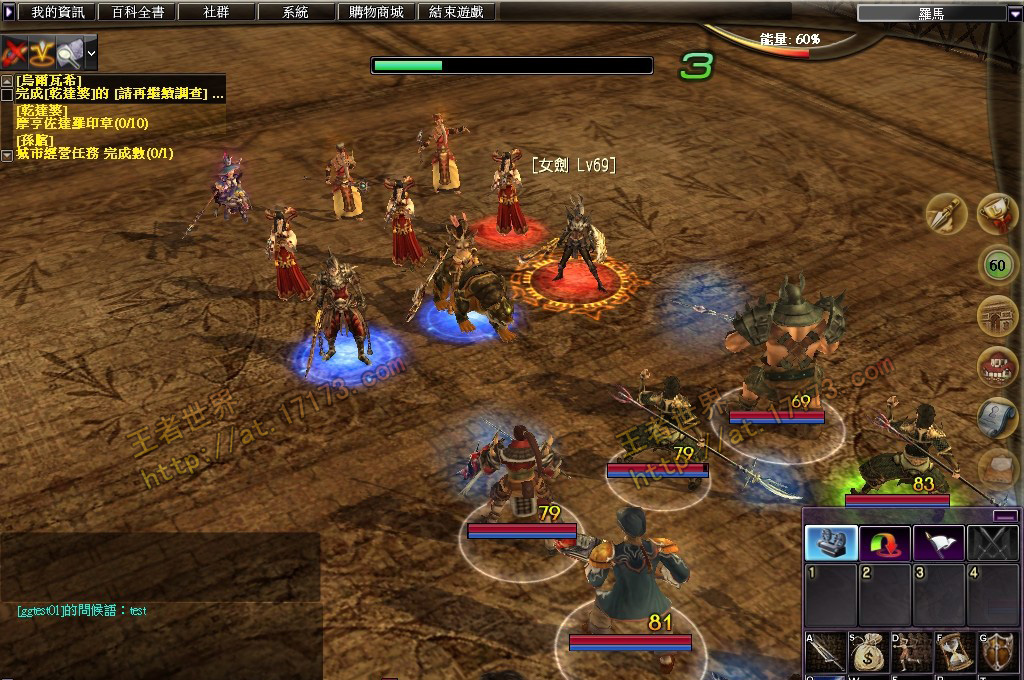Screen dimensions: 1024x680
Task: Open the spearhead icon on the right
Action: point(944,213)
